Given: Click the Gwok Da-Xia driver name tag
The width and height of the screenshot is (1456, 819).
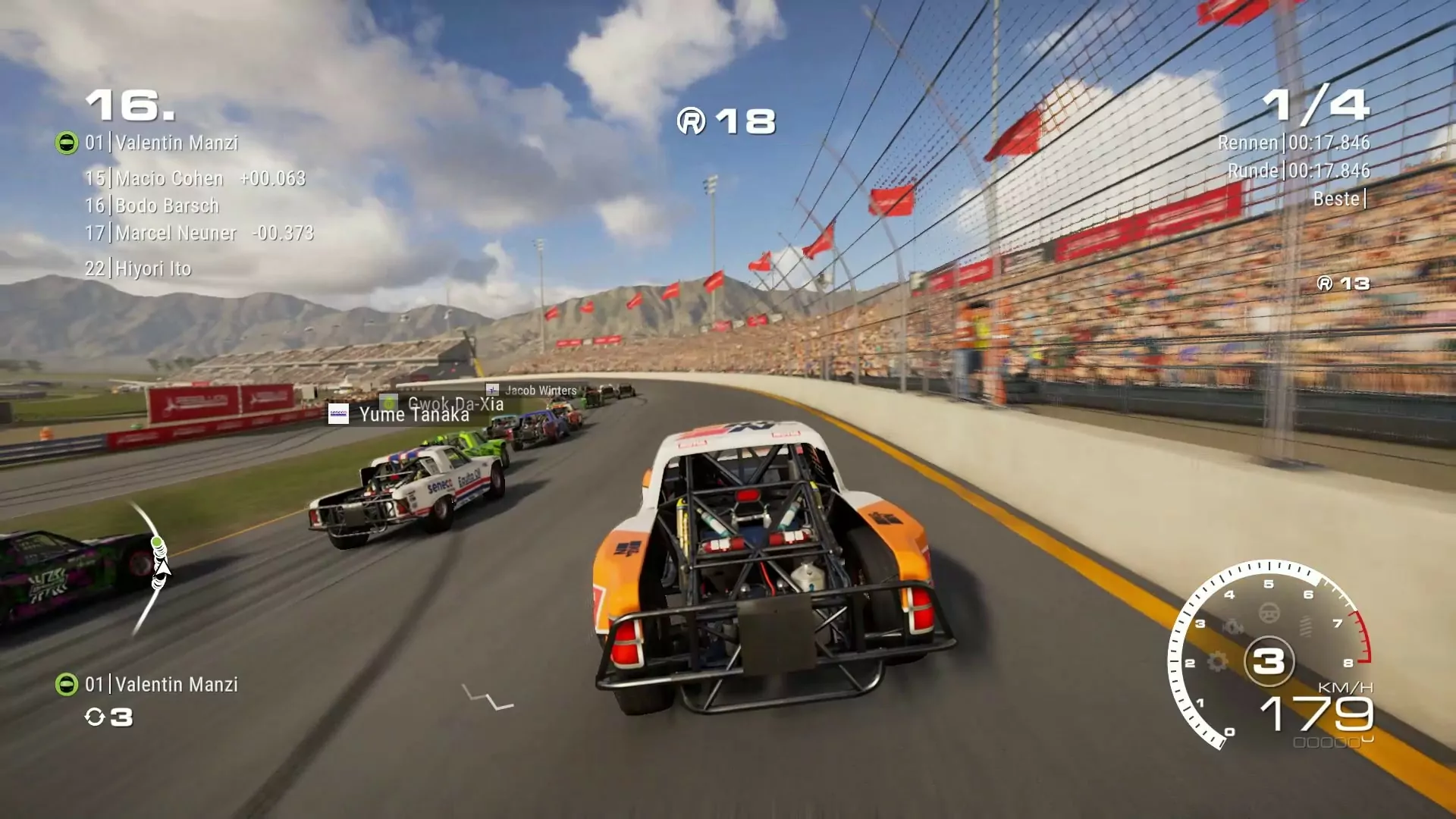Looking at the screenshot, I should (455, 403).
